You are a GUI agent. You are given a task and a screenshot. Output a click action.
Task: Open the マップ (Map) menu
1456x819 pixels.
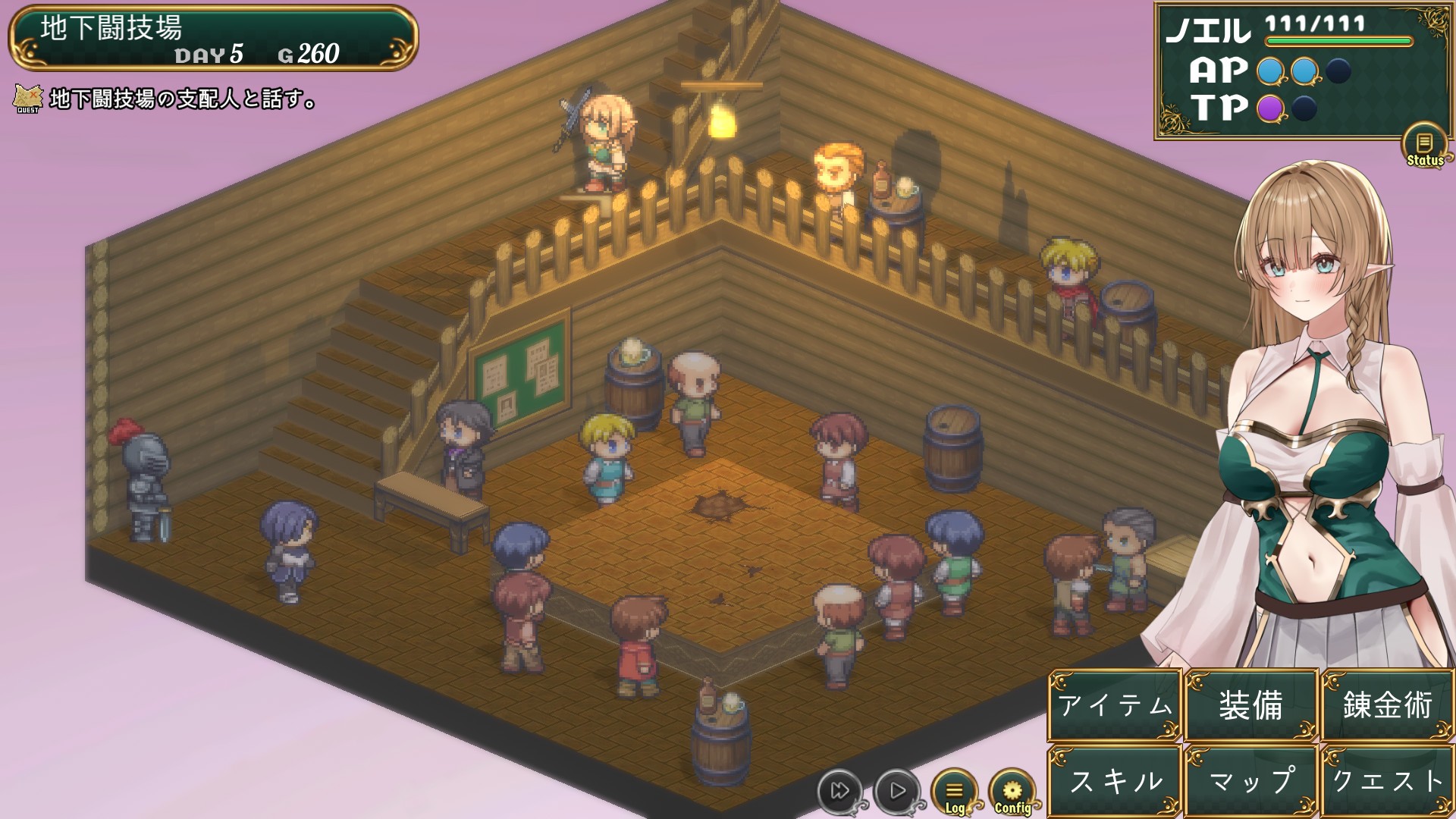pos(1251,781)
